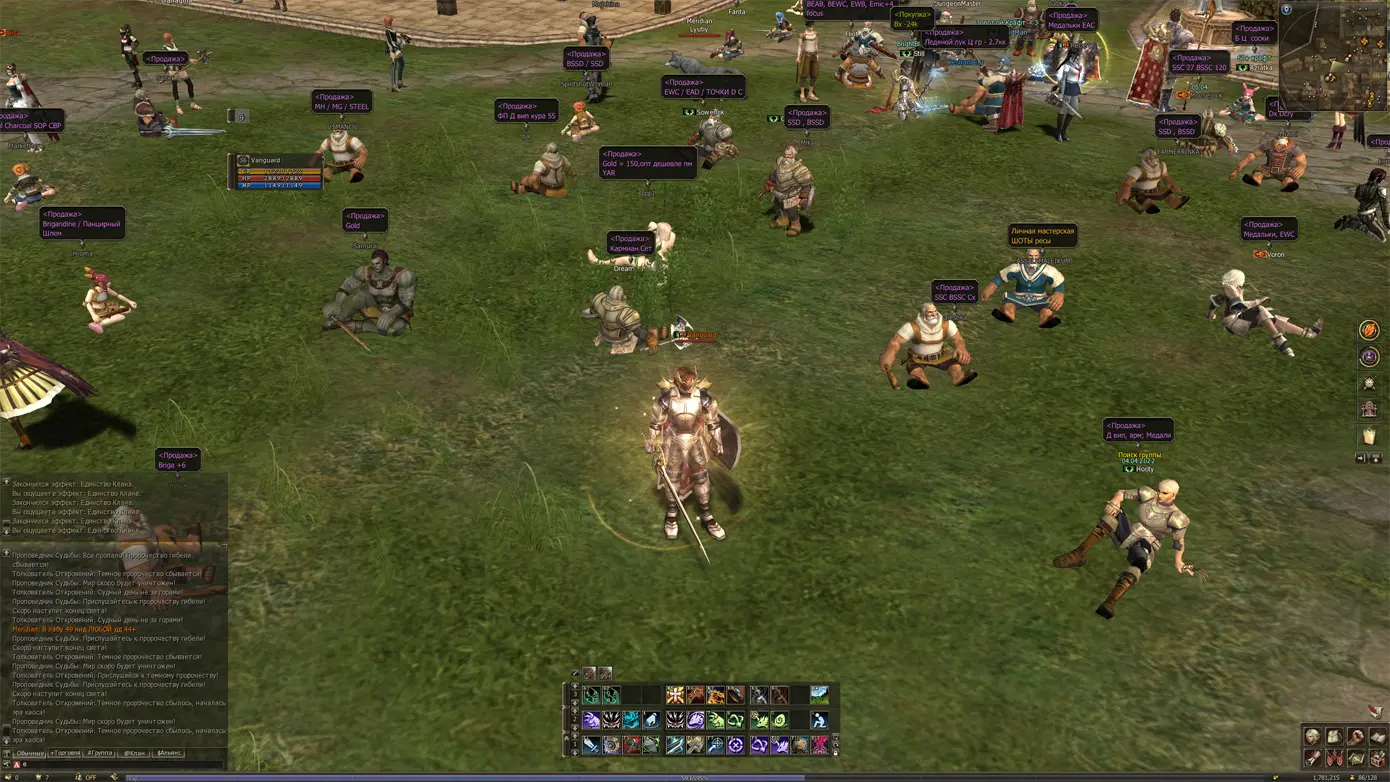This screenshot has width=1390, height=782.
Task: Activate the golden cross skill icon
Action: (675, 695)
